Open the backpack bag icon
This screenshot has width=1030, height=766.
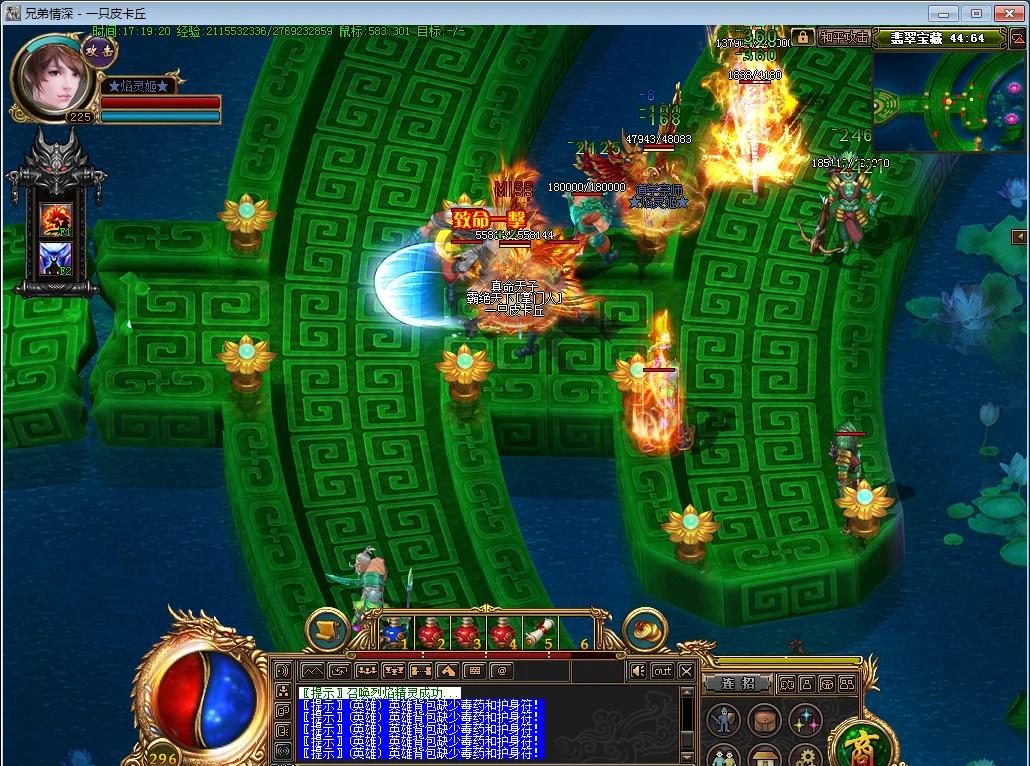click(x=765, y=718)
